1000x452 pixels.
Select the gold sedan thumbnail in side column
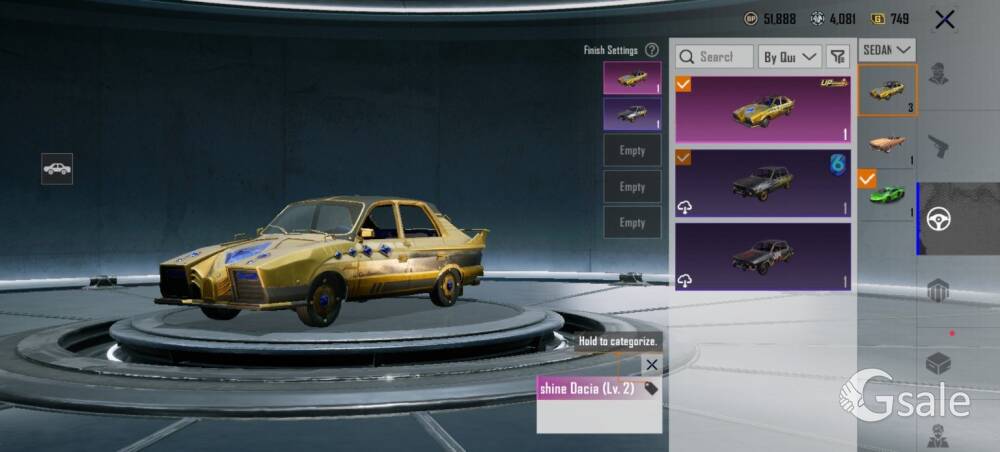tap(887, 91)
